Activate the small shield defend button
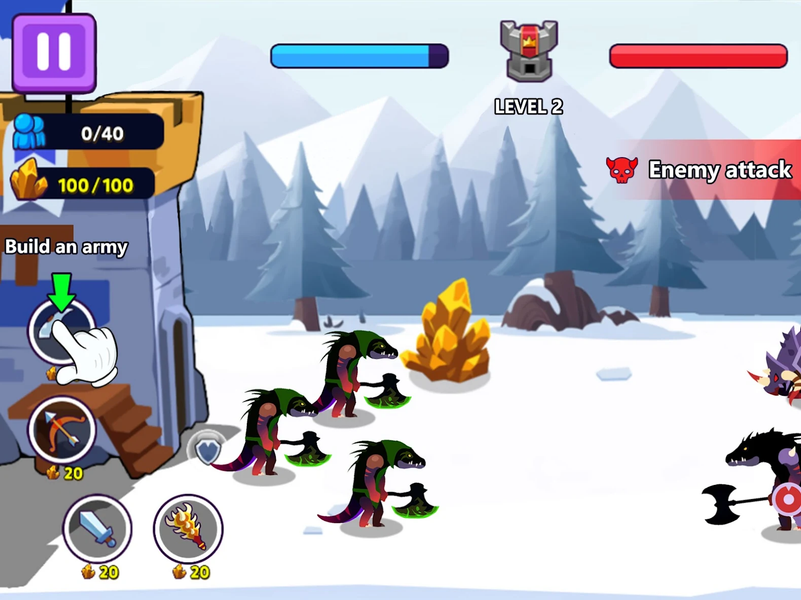Image resolution: width=801 pixels, height=600 pixels. point(206,451)
